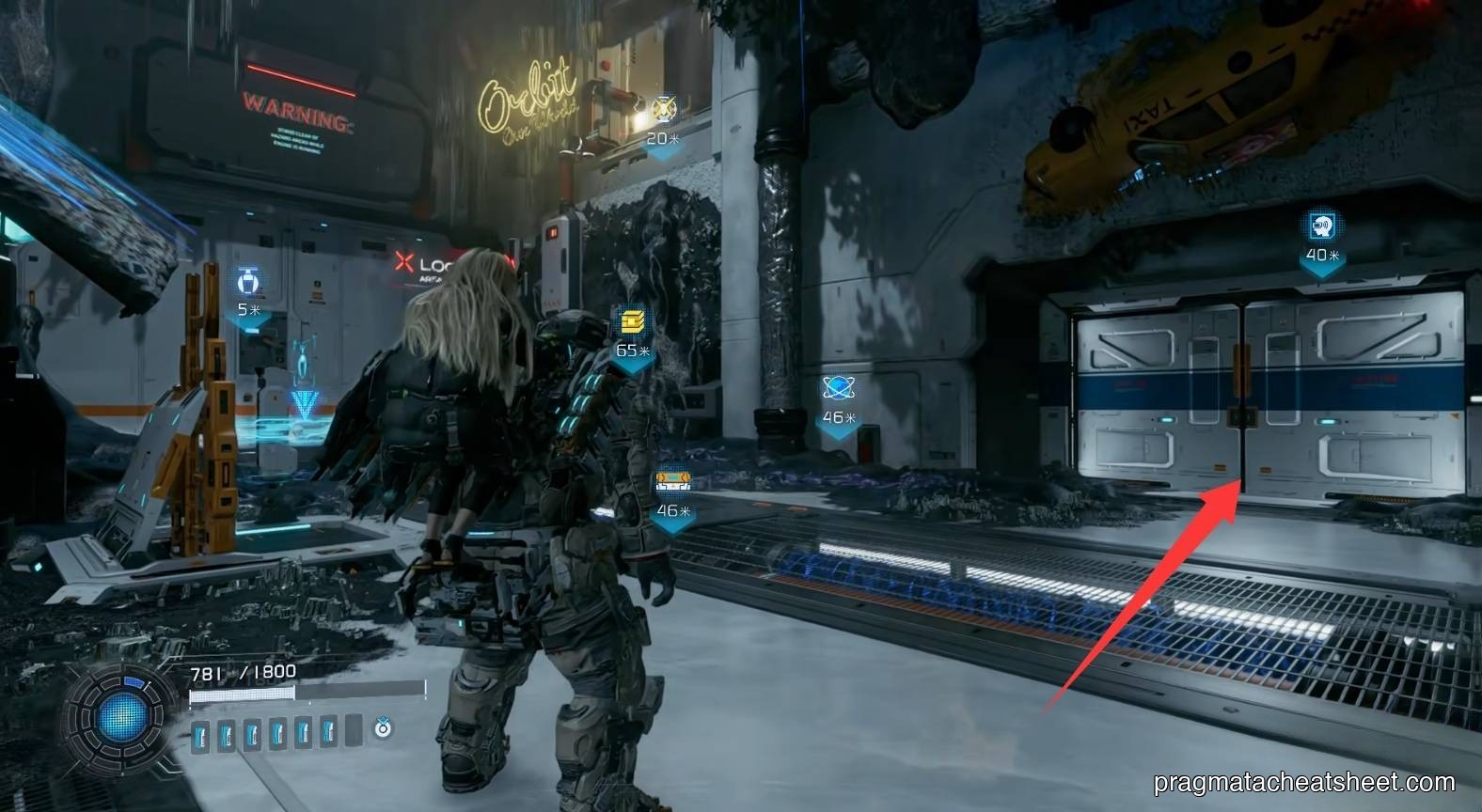Image resolution: width=1482 pixels, height=812 pixels.
Task: Select the ring medal icon beside the cells
Action: 382,728
